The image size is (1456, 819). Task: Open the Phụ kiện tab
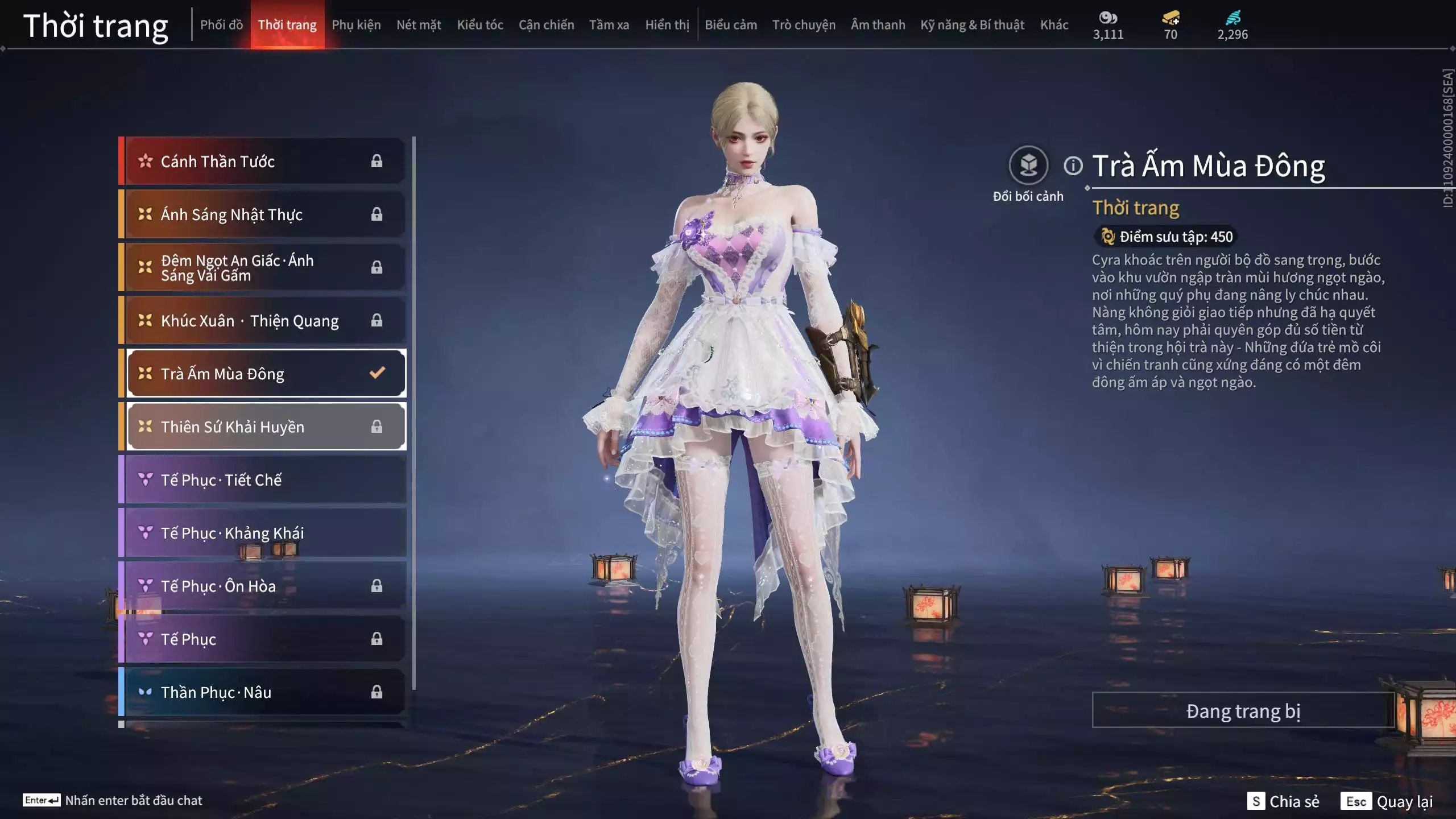point(356,25)
